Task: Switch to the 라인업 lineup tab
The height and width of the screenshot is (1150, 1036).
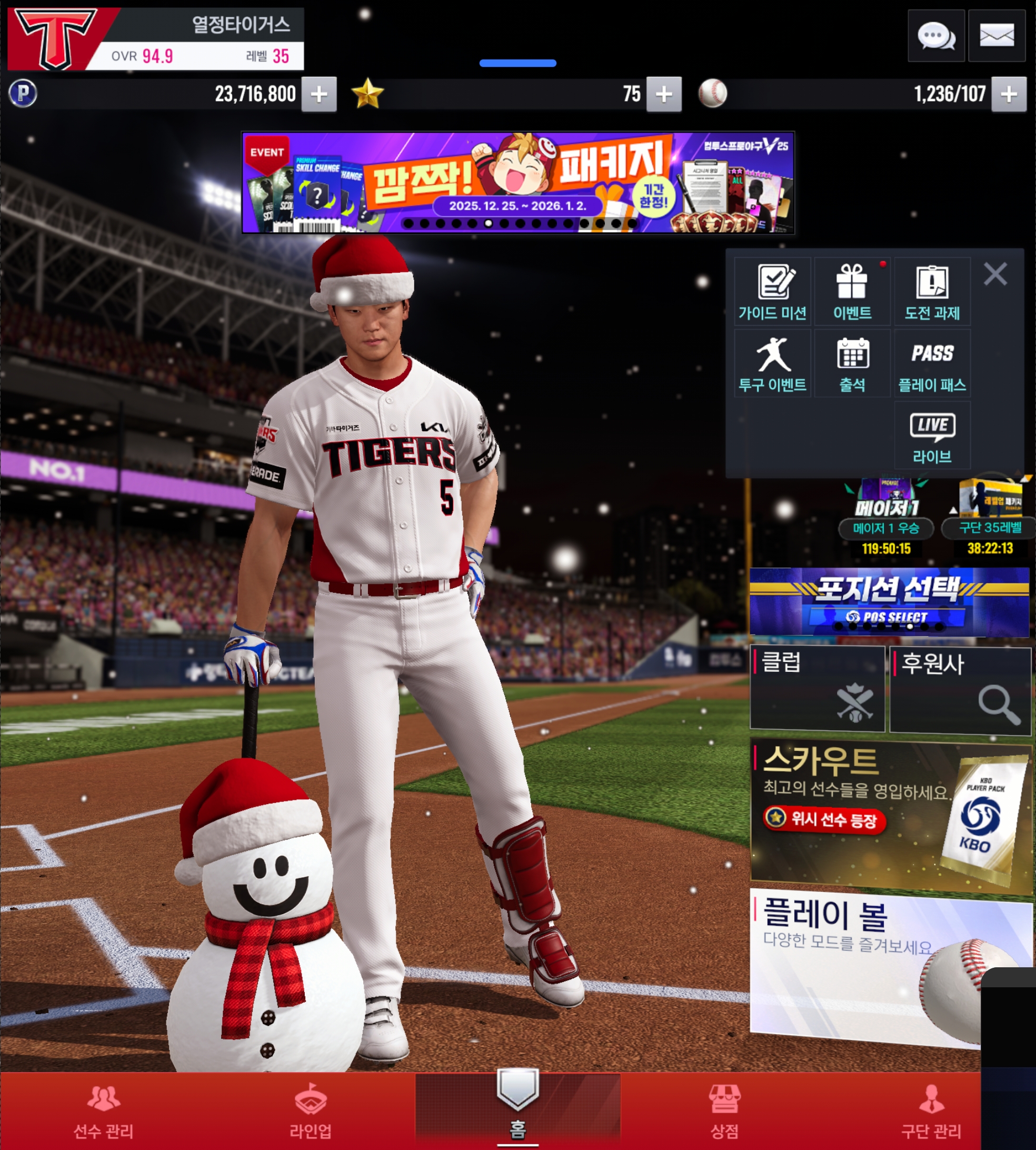Action: pyautogui.click(x=310, y=1111)
